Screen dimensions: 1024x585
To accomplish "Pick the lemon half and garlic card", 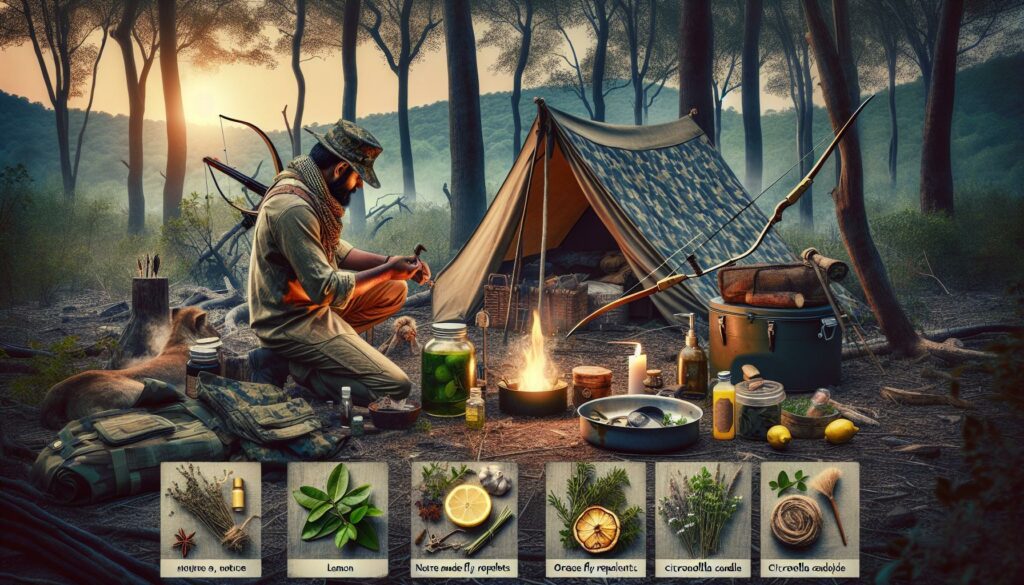I will [x=464, y=518].
